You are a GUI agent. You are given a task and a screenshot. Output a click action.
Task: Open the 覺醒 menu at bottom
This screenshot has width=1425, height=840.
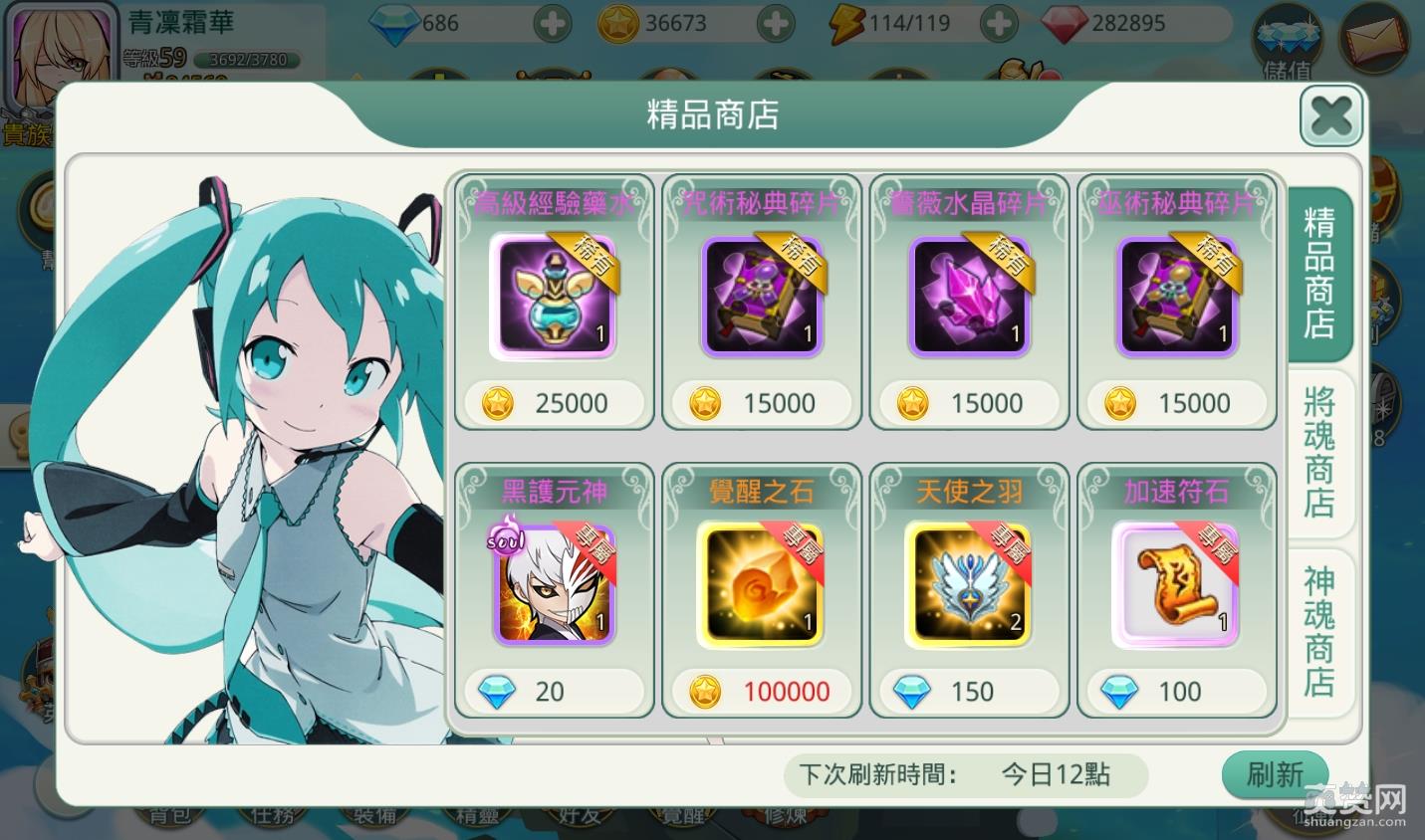pos(684,818)
